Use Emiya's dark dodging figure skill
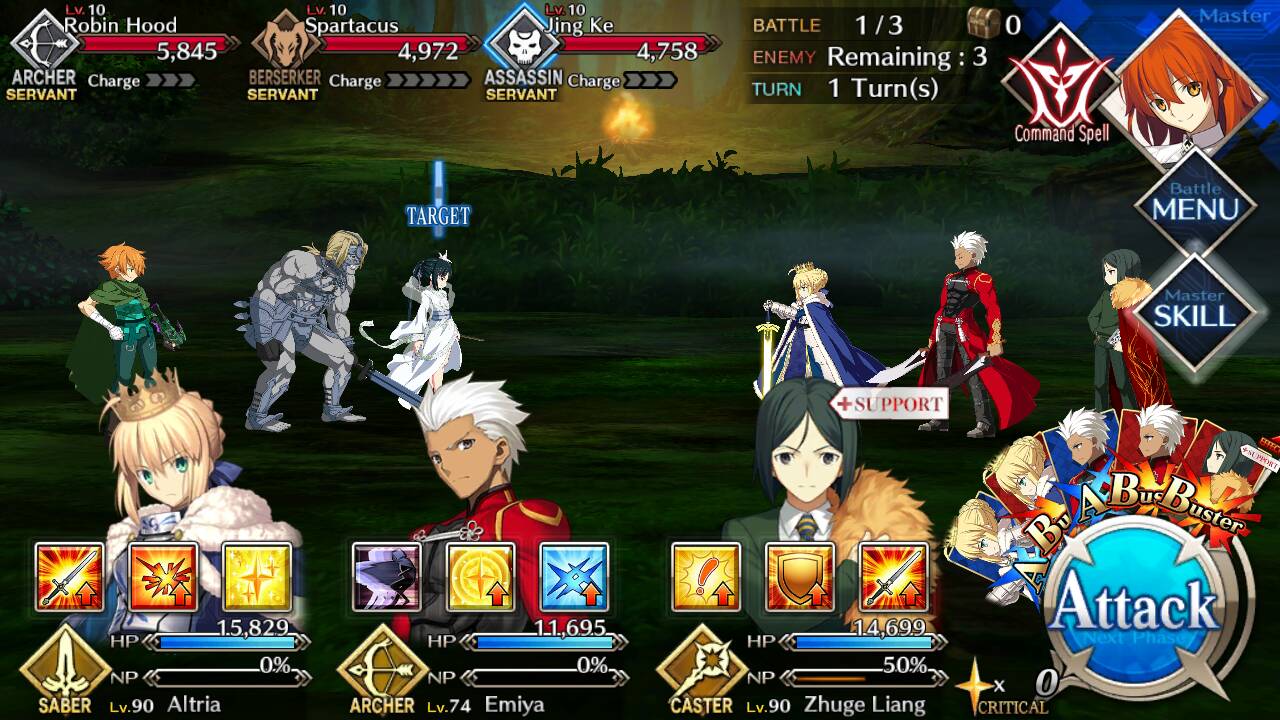 click(x=386, y=577)
